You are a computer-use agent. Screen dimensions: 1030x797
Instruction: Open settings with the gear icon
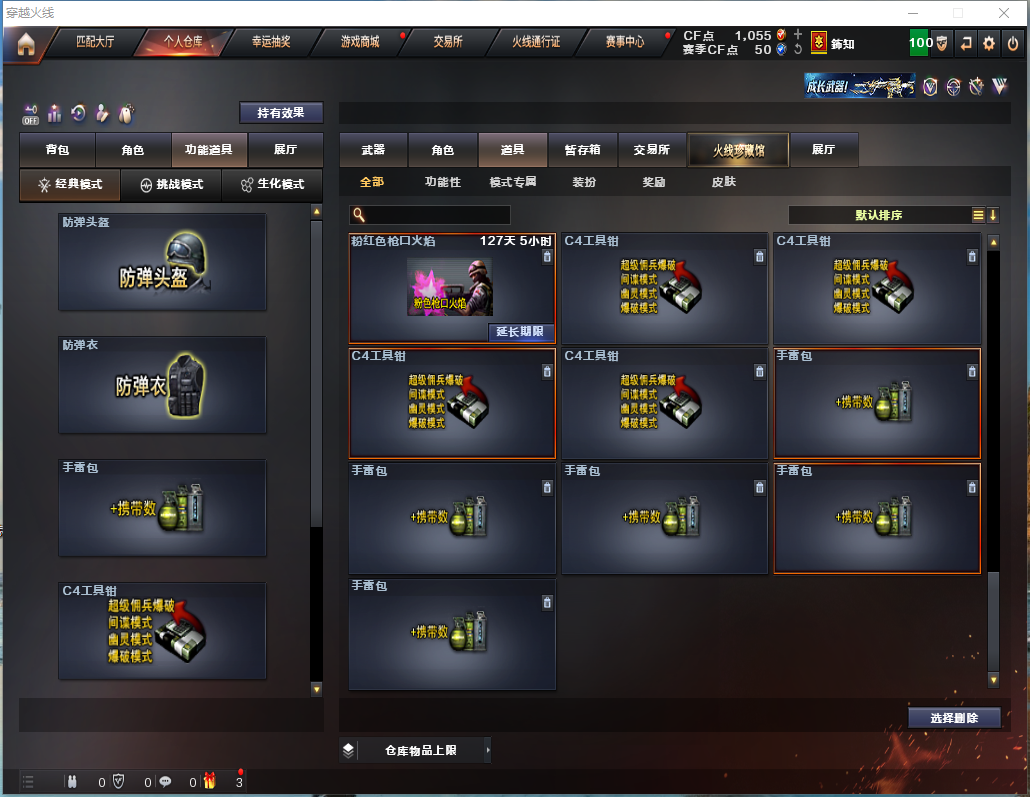(x=989, y=43)
